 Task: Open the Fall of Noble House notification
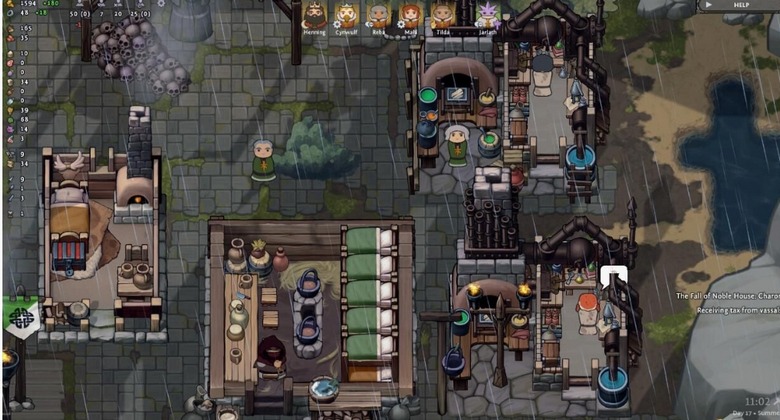(x=728, y=296)
